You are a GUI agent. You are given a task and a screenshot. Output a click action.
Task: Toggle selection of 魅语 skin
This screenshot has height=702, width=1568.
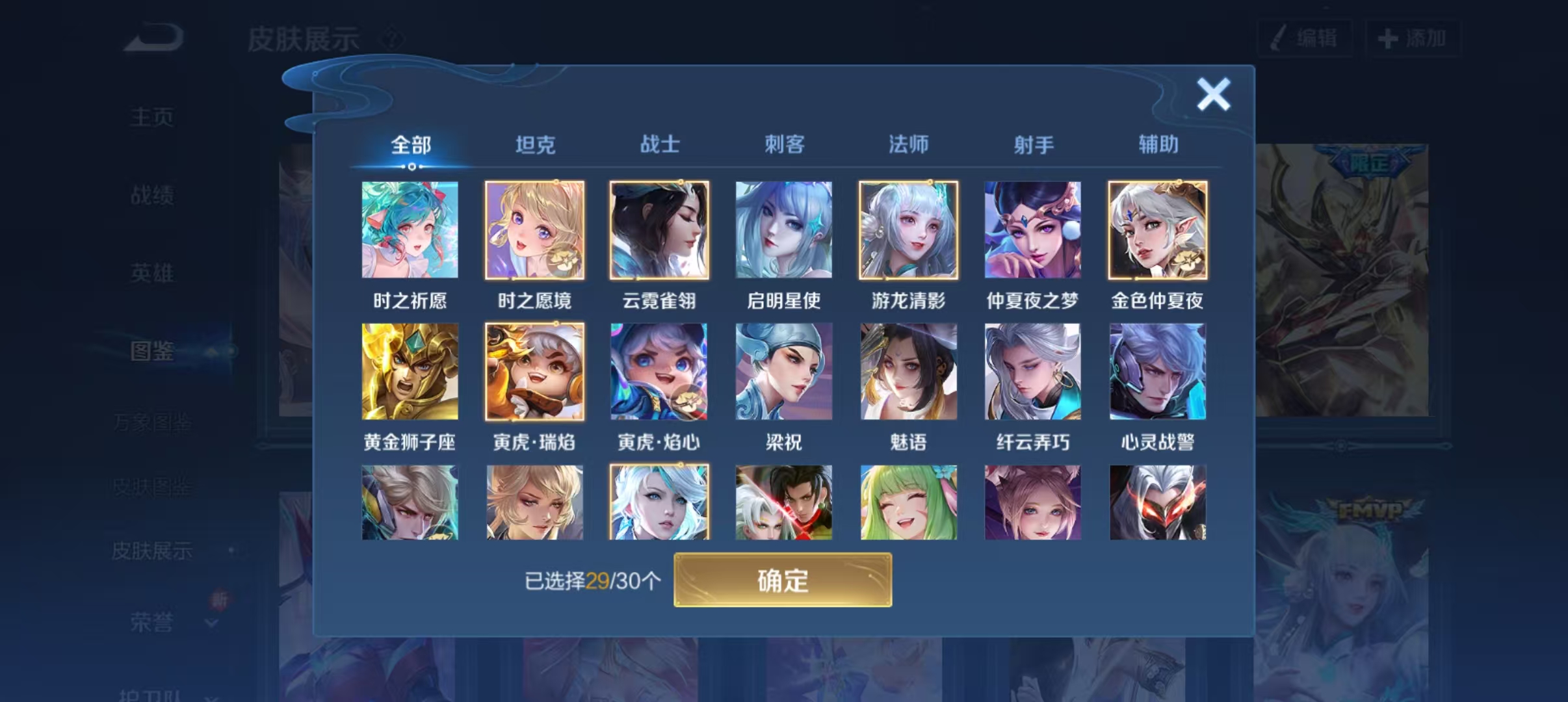[x=908, y=370]
